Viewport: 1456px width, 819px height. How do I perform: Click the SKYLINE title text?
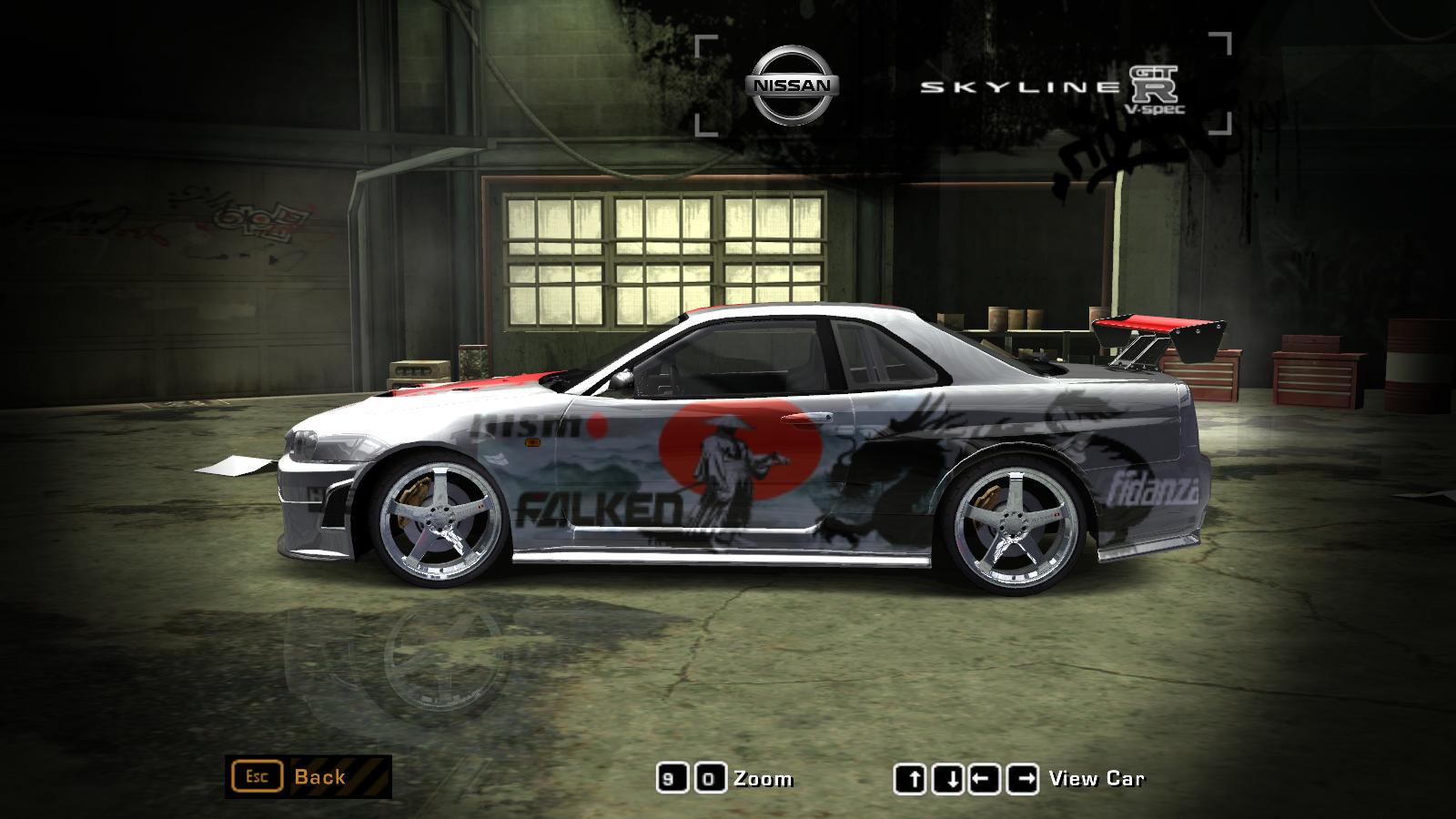(x=1015, y=86)
